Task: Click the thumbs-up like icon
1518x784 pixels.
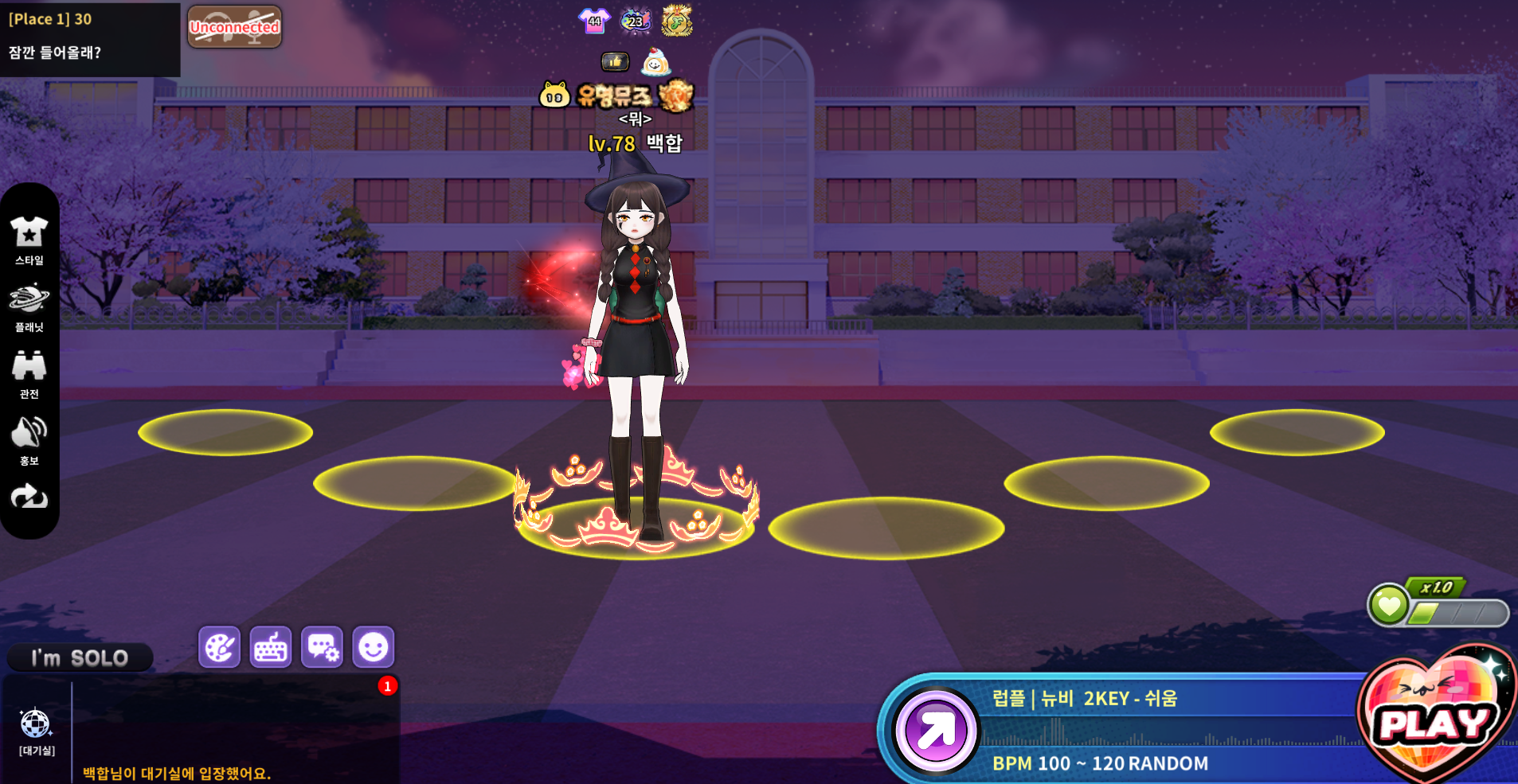Action: [614, 61]
